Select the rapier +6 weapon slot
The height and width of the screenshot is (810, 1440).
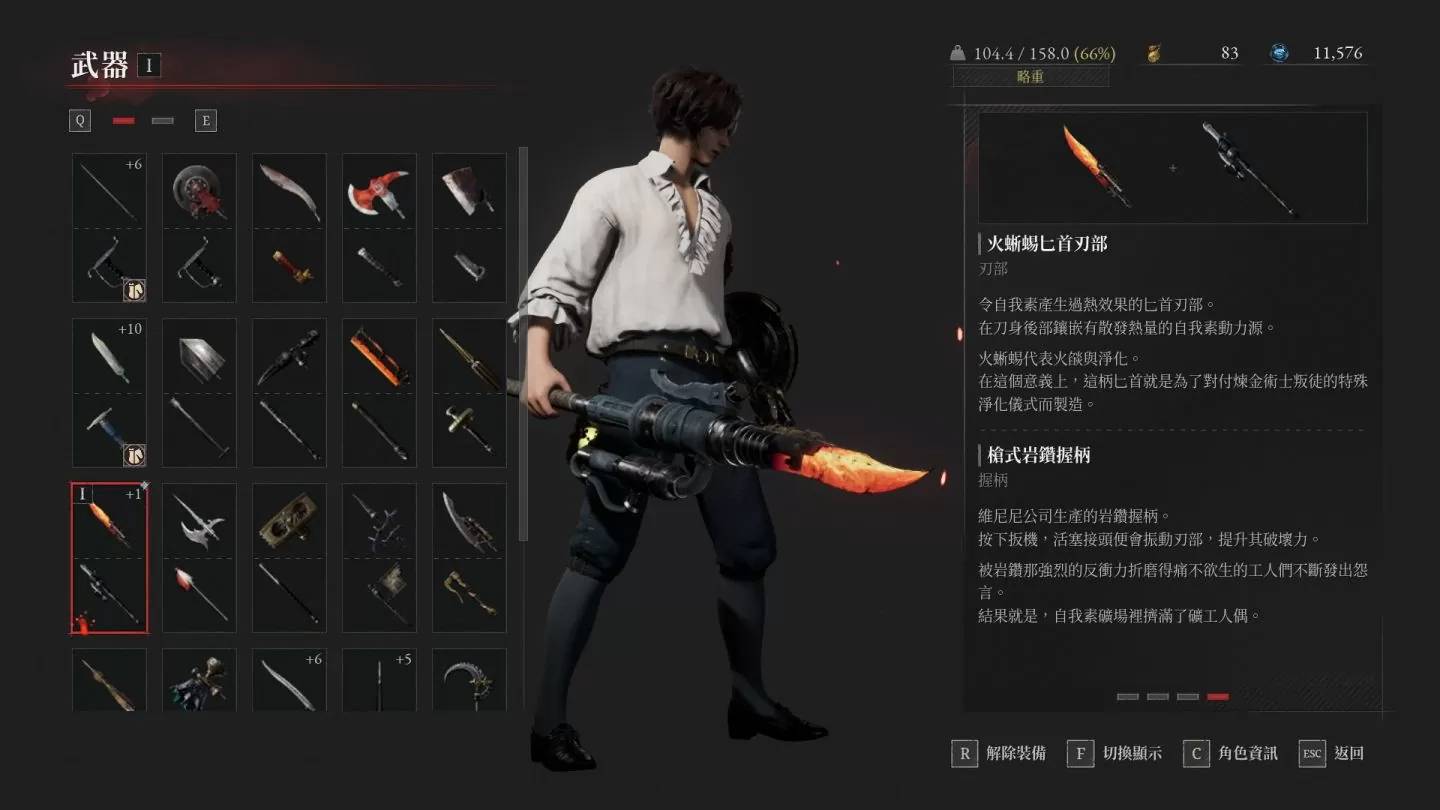pos(109,227)
